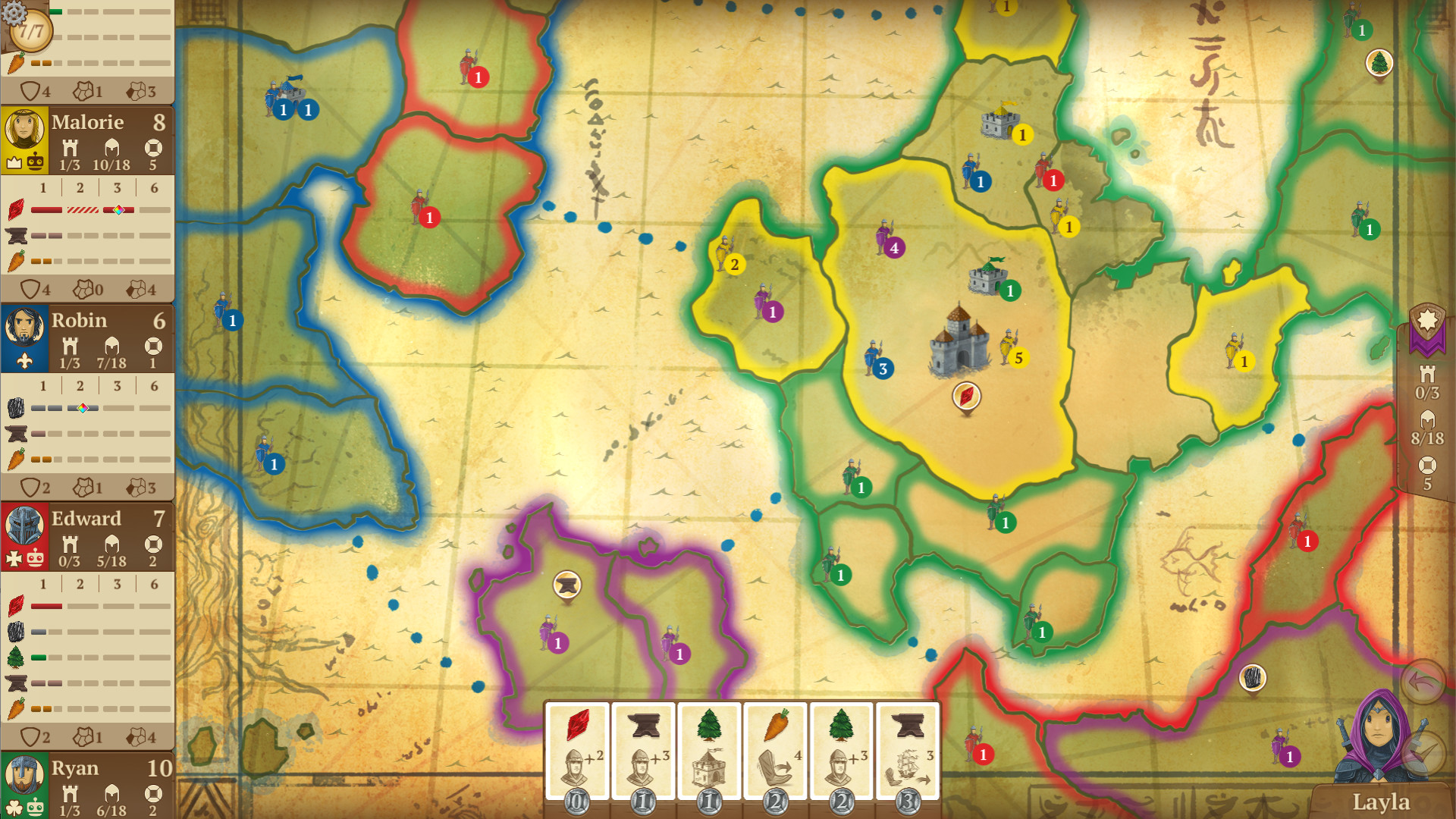The height and width of the screenshot is (819, 1456).
Task: Click the crown icon on Malorie's portrait
Action: click(x=13, y=162)
